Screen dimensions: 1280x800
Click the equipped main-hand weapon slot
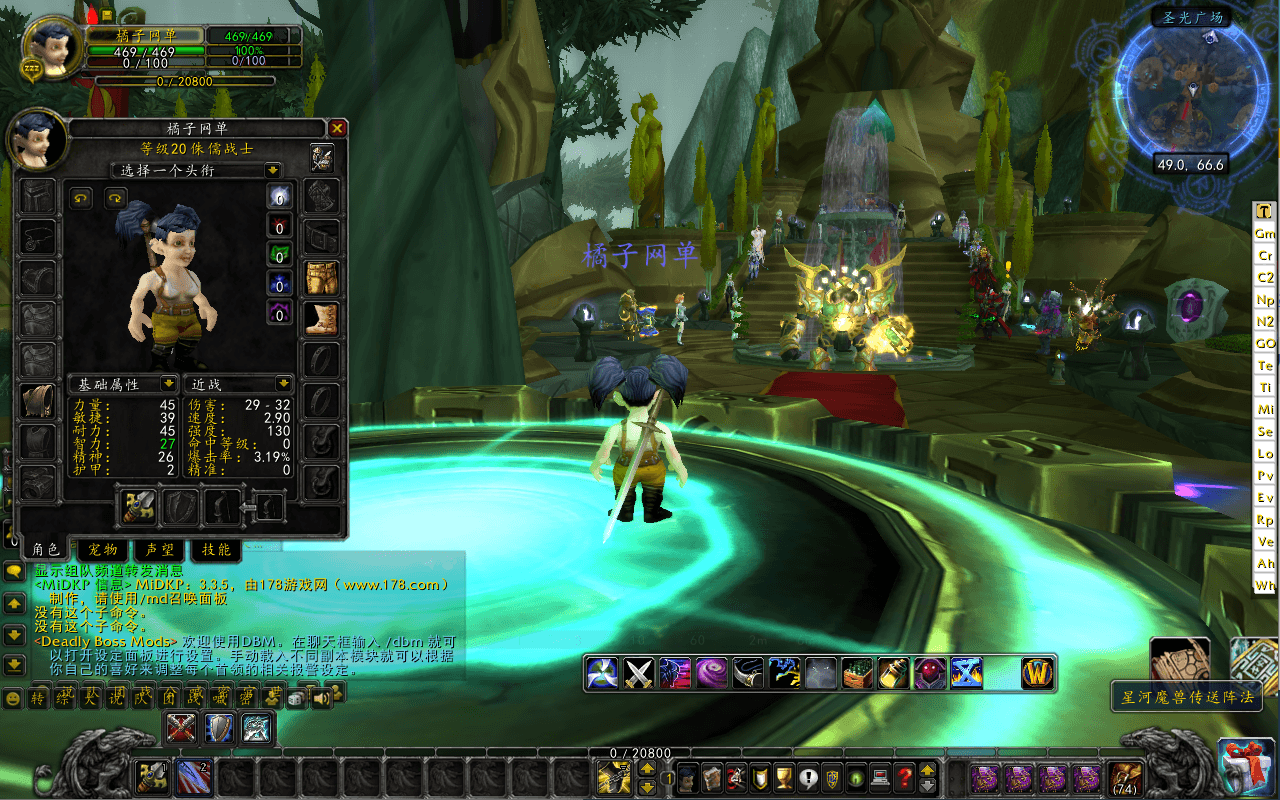click(139, 507)
